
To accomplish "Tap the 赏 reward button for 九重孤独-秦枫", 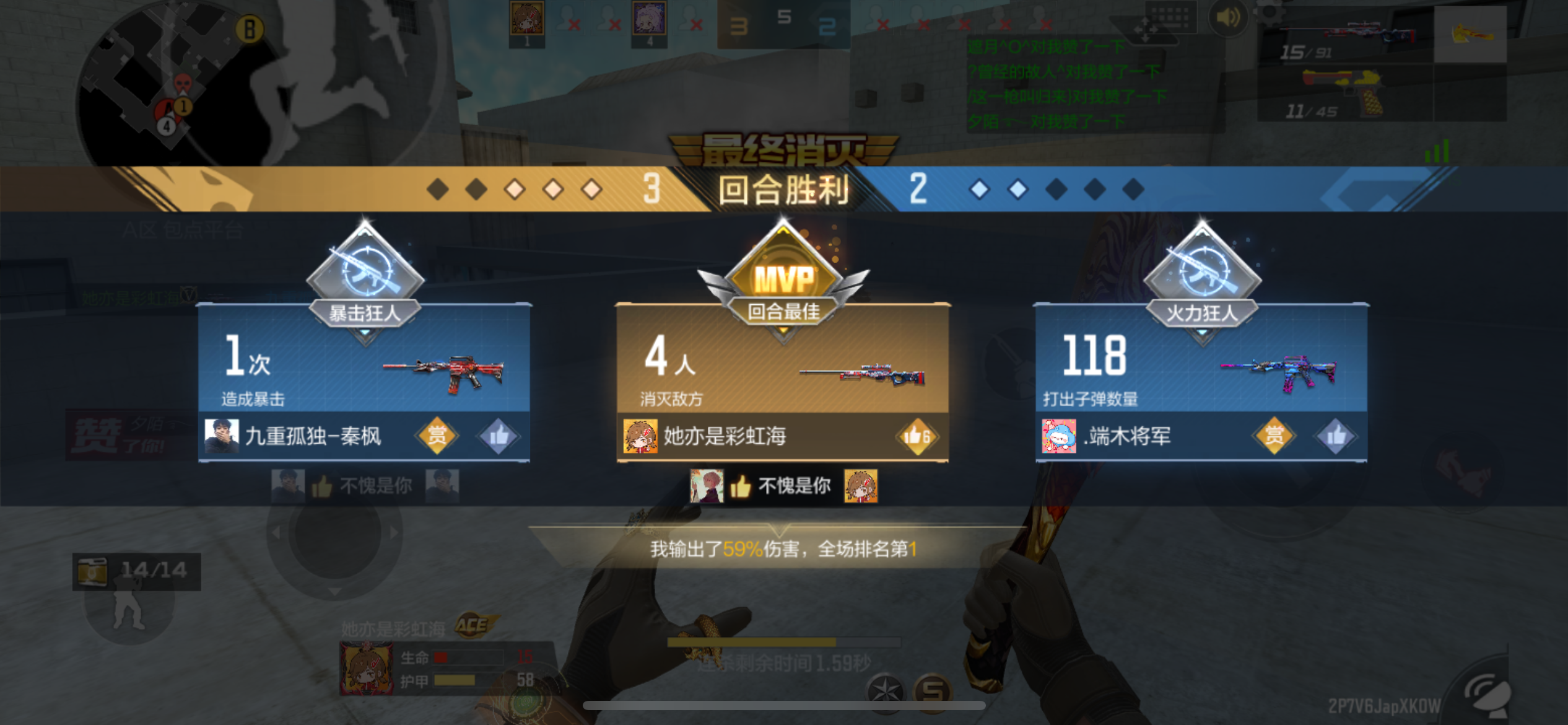I will tap(438, 437).
